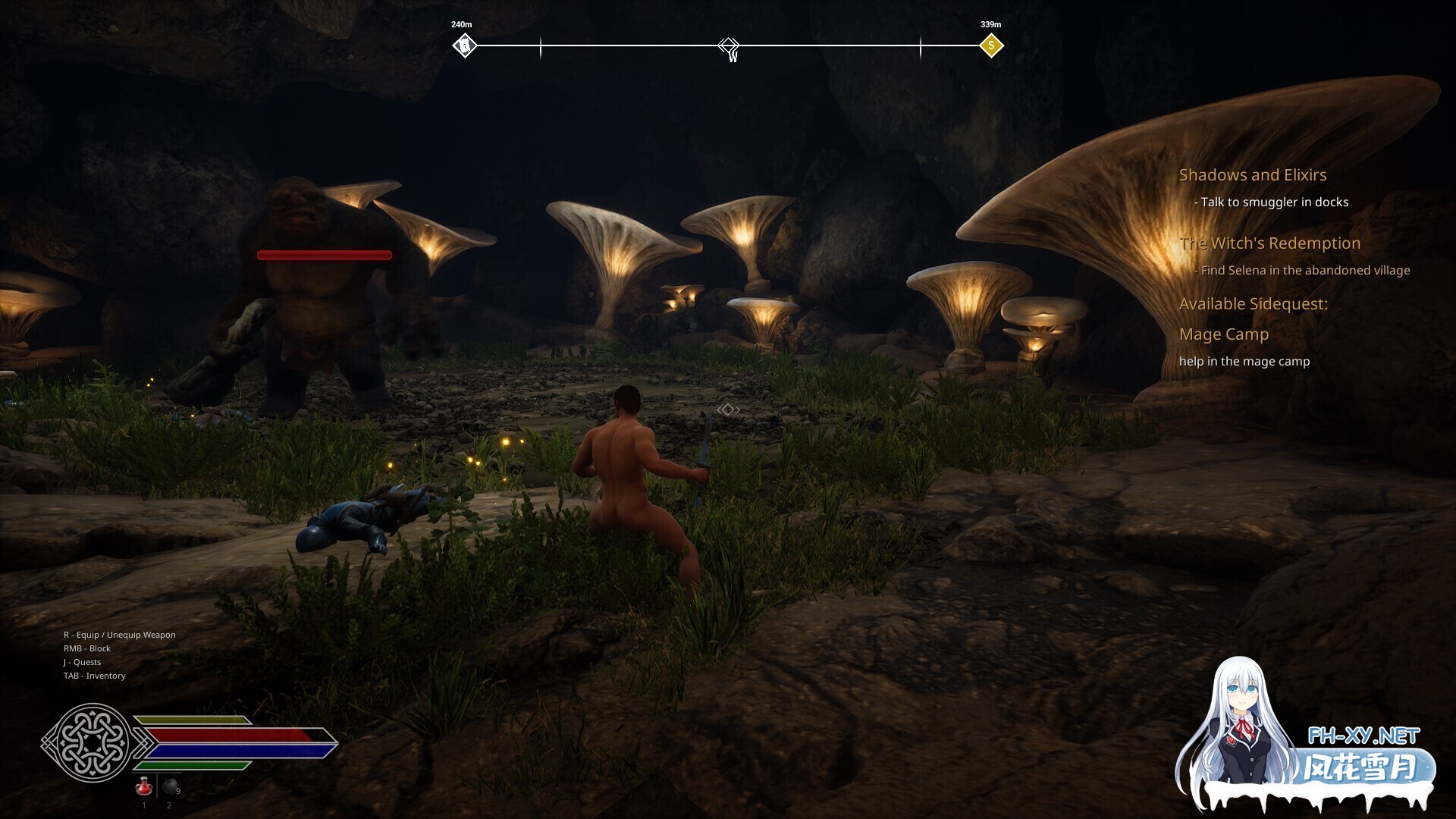Open the Shadows and Elixirs quest
The height and width of the screenshot is (819, 1456).
(x=1252, y=175)
